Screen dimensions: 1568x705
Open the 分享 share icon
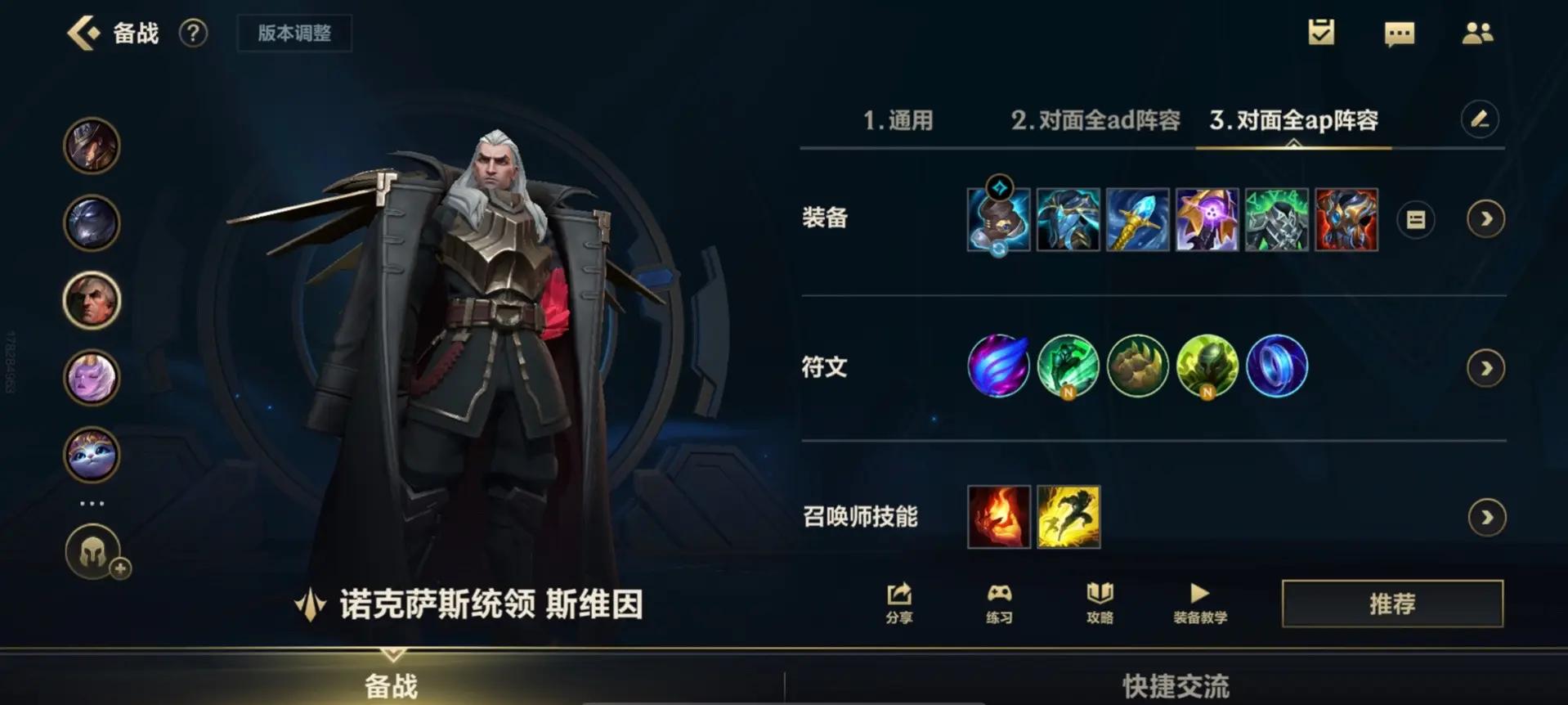[898, 604]
